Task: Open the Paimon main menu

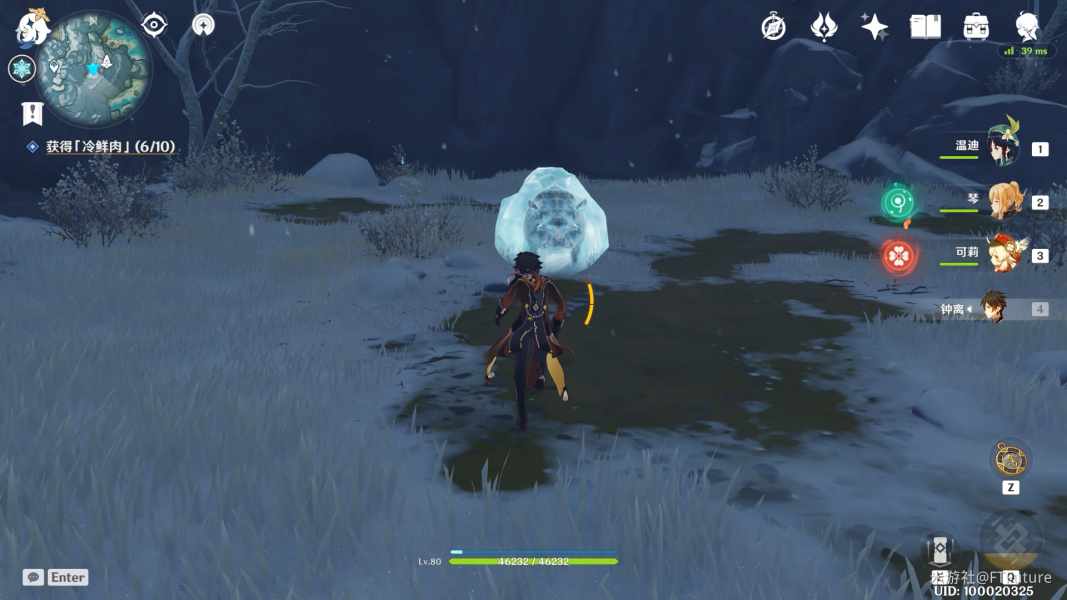Action: 33,27
